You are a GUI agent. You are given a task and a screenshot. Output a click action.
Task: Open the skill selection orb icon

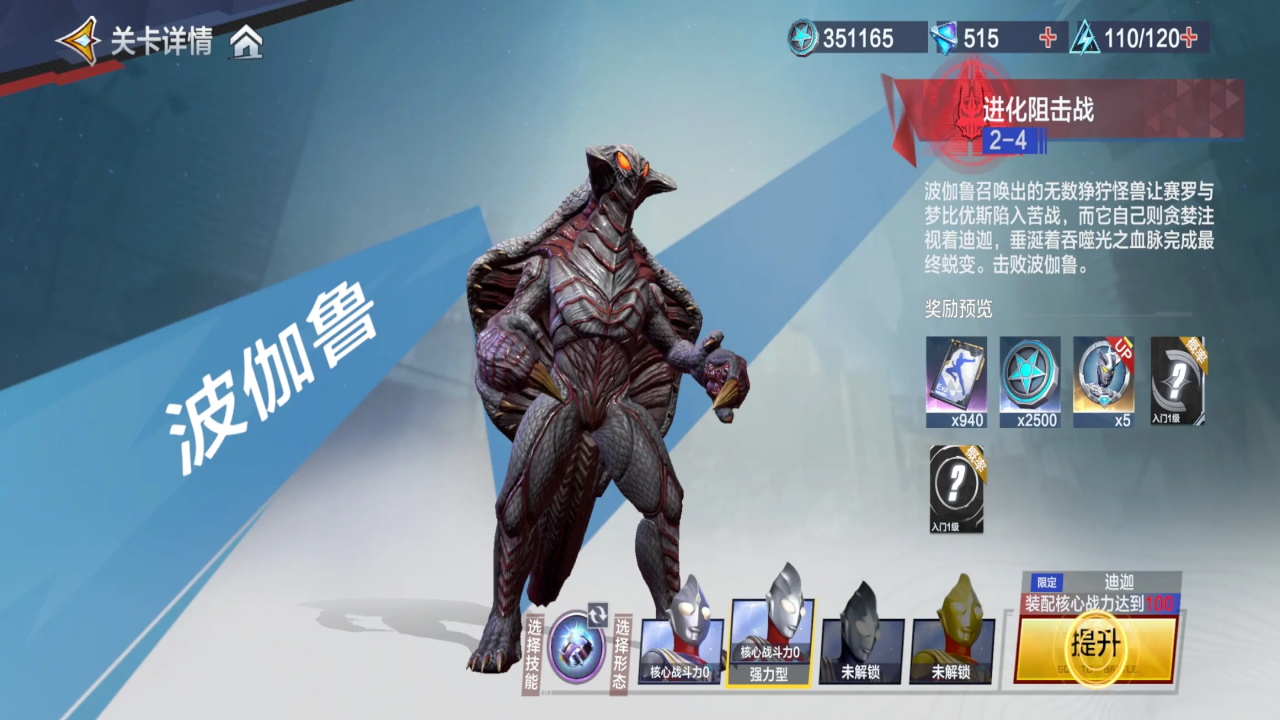pos(575,647)
